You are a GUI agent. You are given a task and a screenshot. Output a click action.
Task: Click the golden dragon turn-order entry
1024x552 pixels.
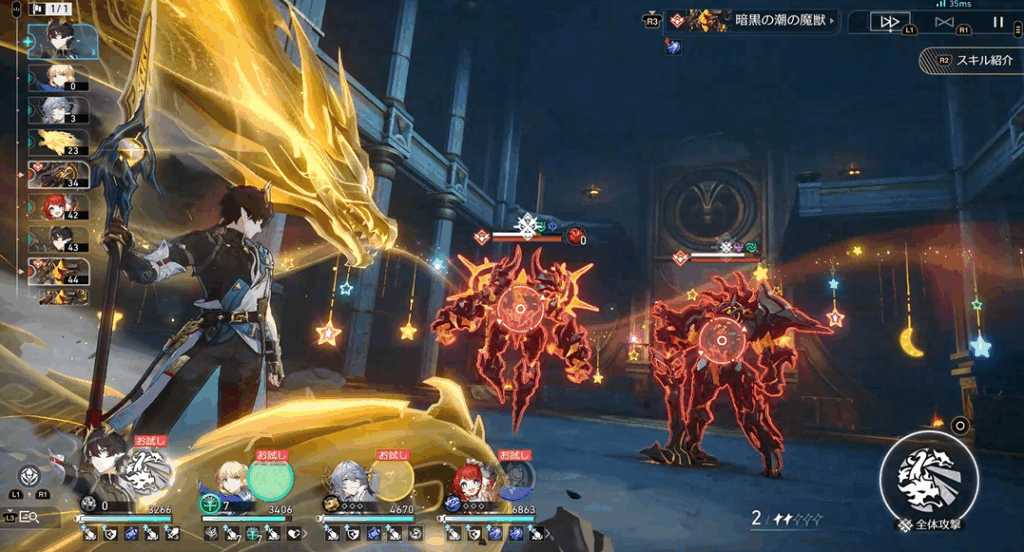pyautogui.click(x=58, y=142)
